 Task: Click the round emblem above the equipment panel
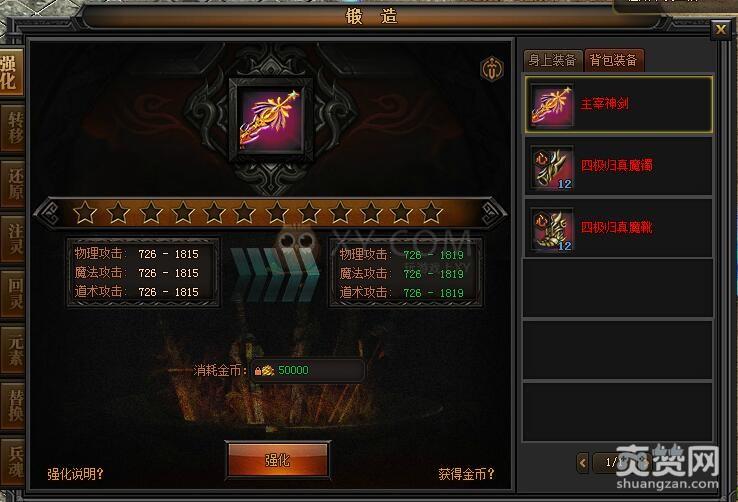point(491,69)
